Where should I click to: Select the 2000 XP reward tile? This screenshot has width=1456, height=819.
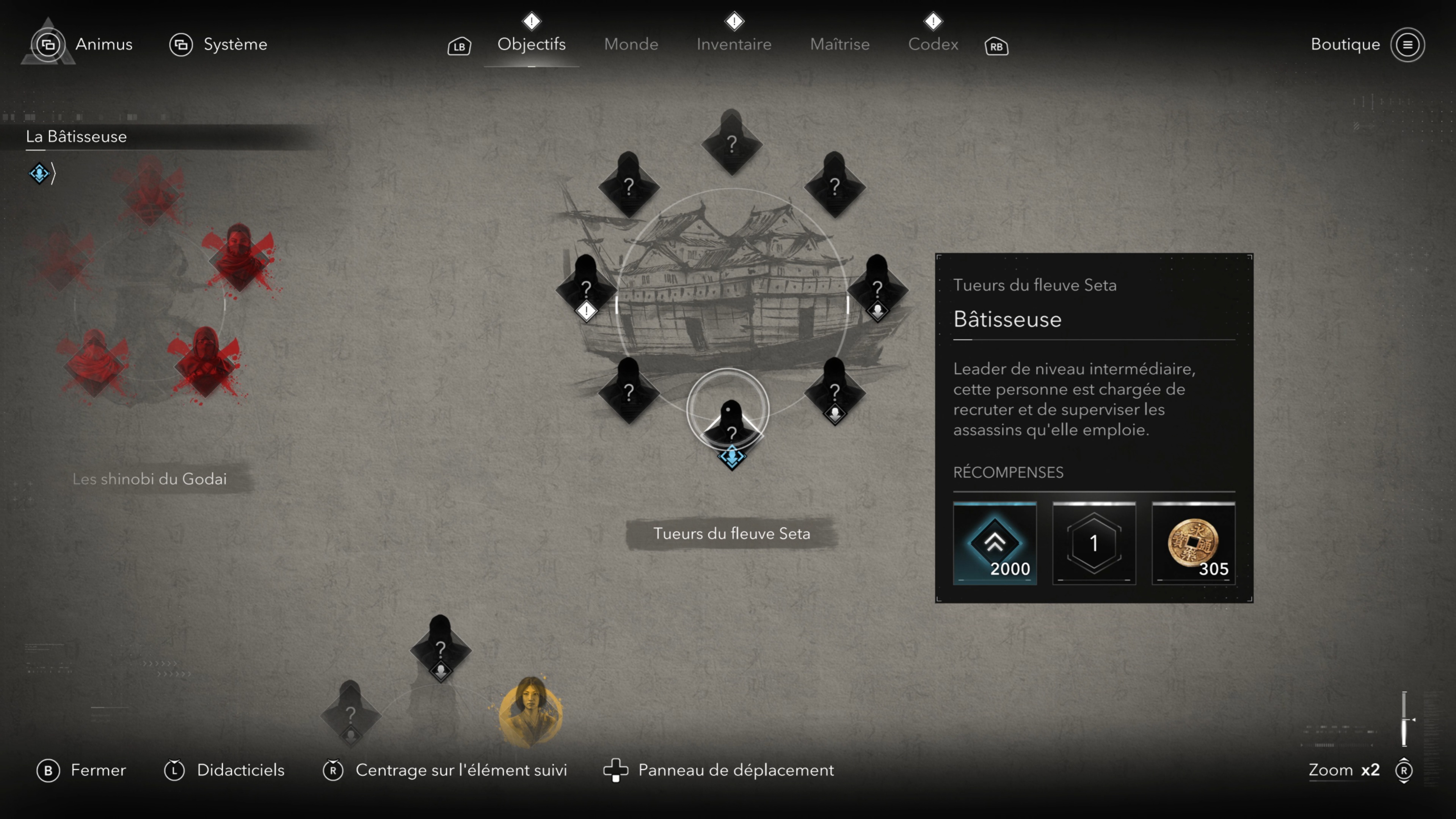point(995,543)
